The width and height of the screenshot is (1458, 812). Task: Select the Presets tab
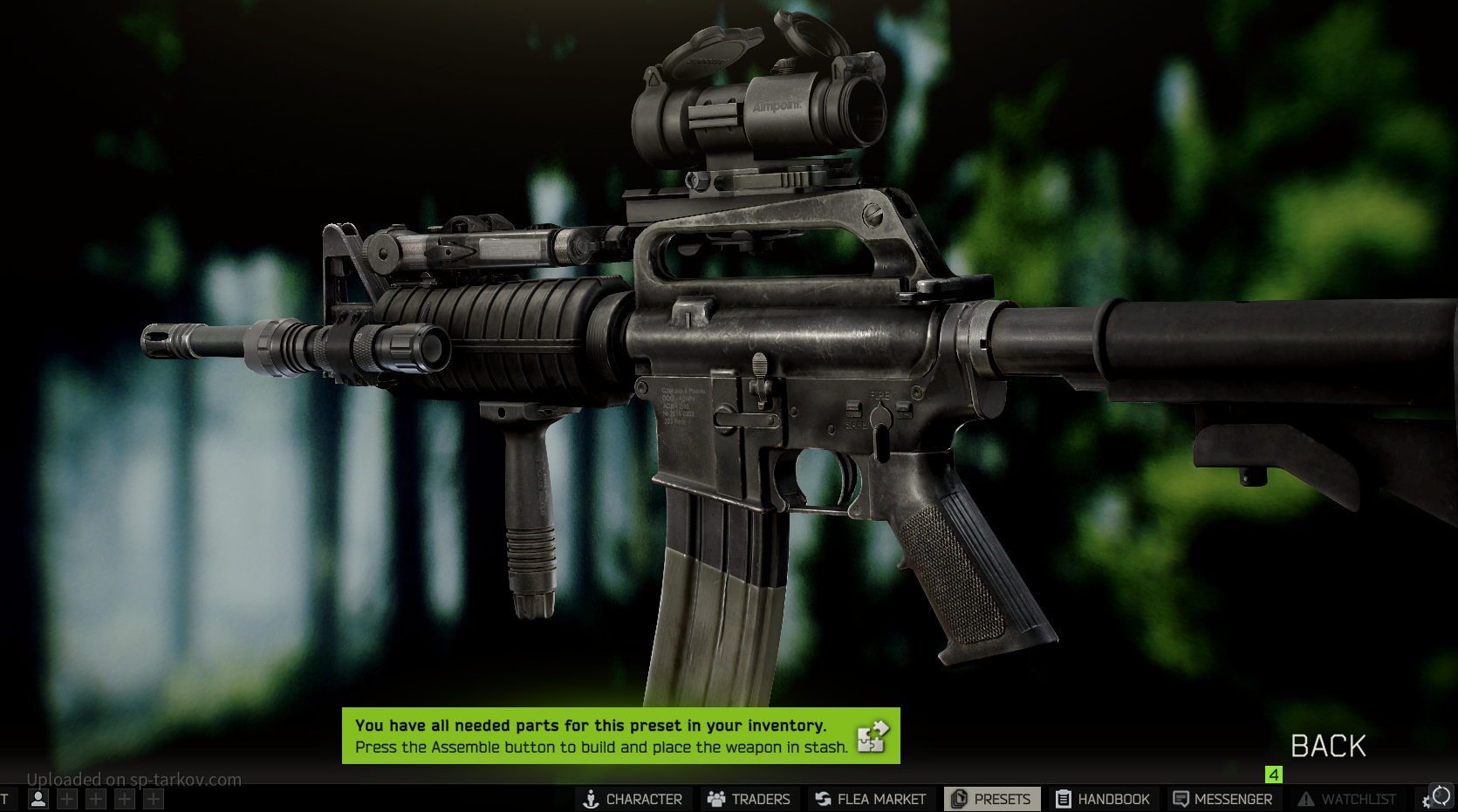991,799
